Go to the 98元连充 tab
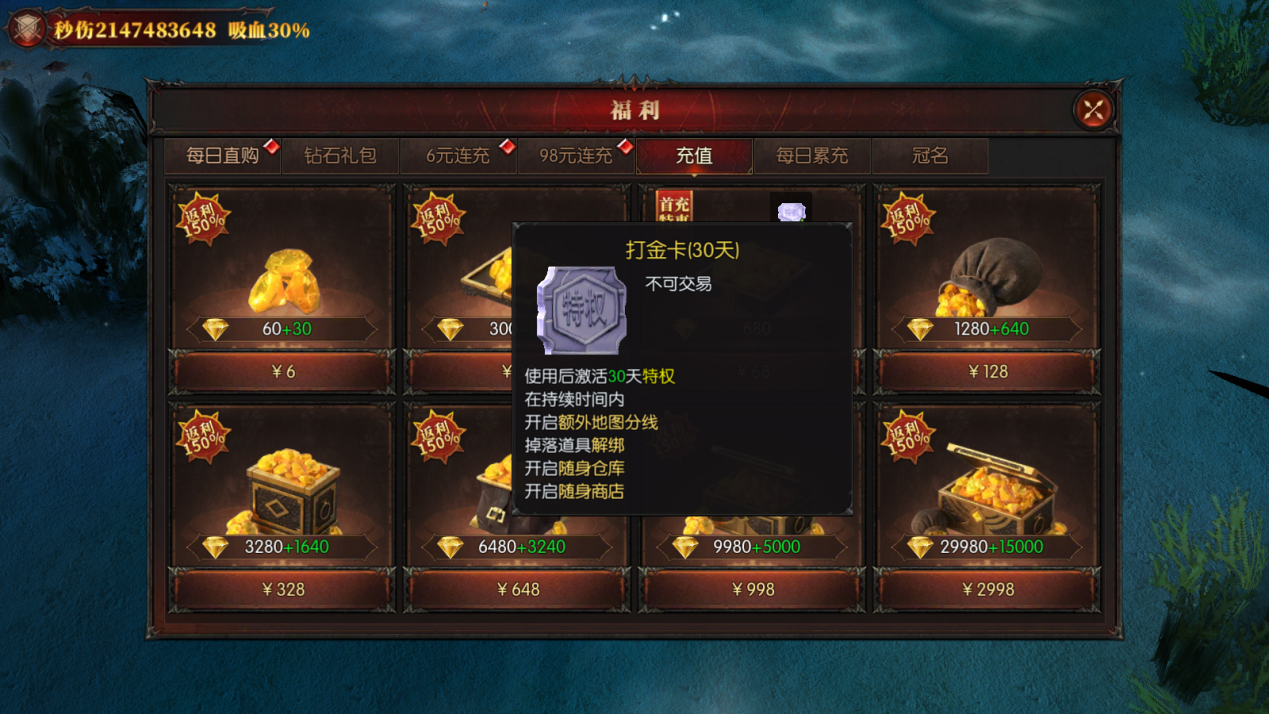Viewport: 1269px width, 714px height. pos(576,156)
